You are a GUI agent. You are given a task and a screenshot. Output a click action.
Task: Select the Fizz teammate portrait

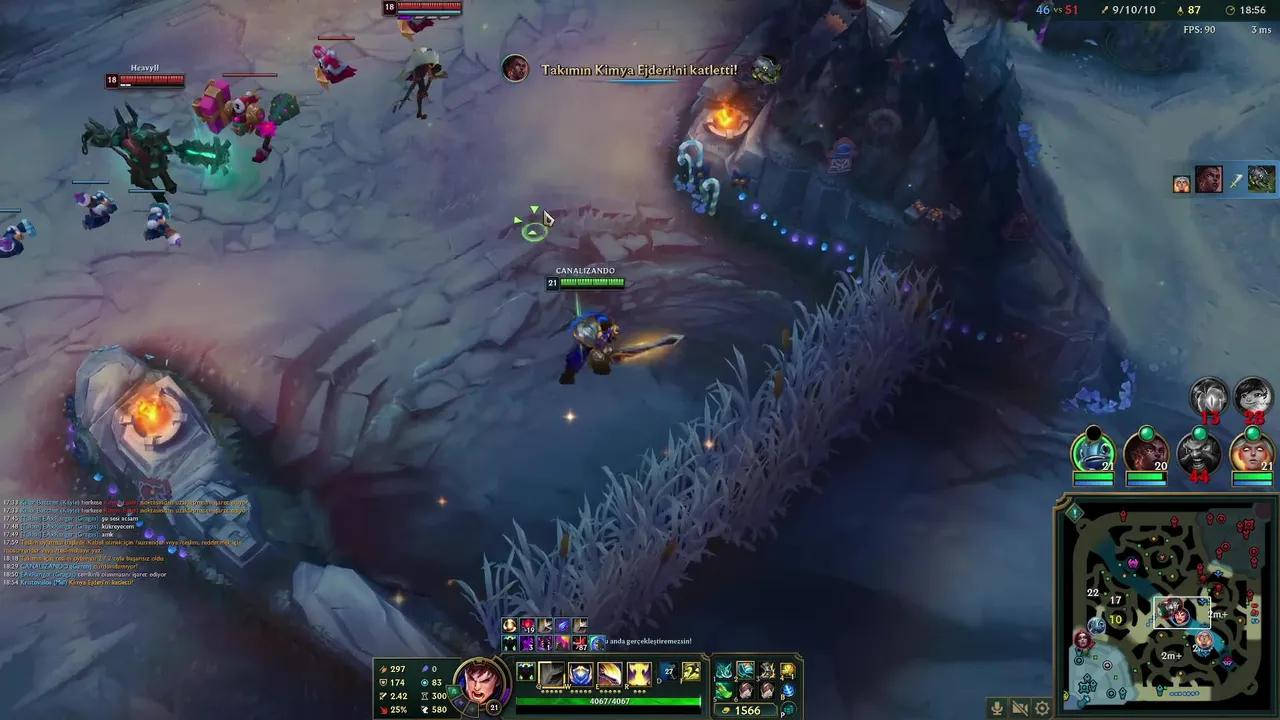[1093, 455]
